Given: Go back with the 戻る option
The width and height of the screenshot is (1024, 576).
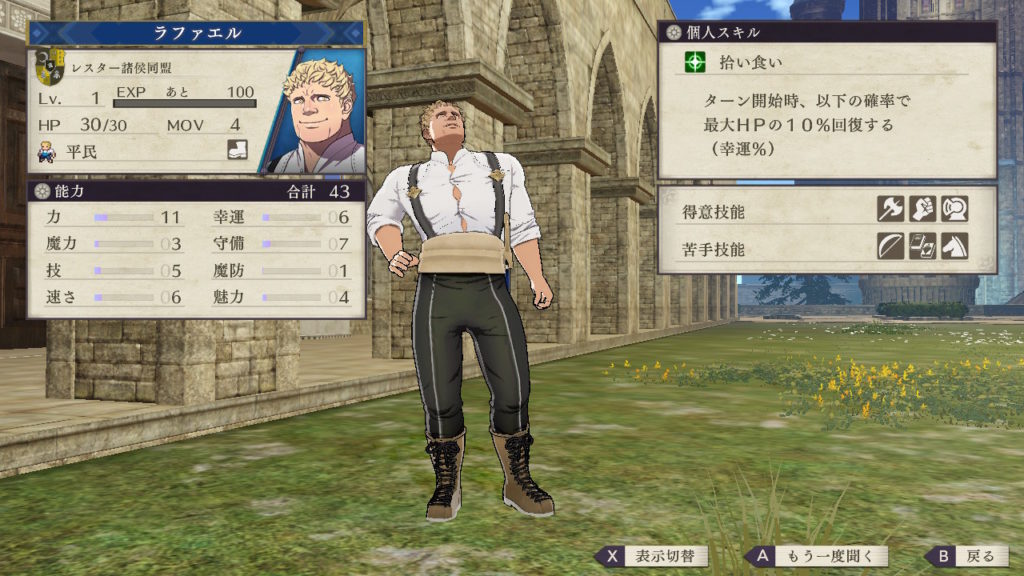Looking at the screenshot, I should [x=965, y=556].
